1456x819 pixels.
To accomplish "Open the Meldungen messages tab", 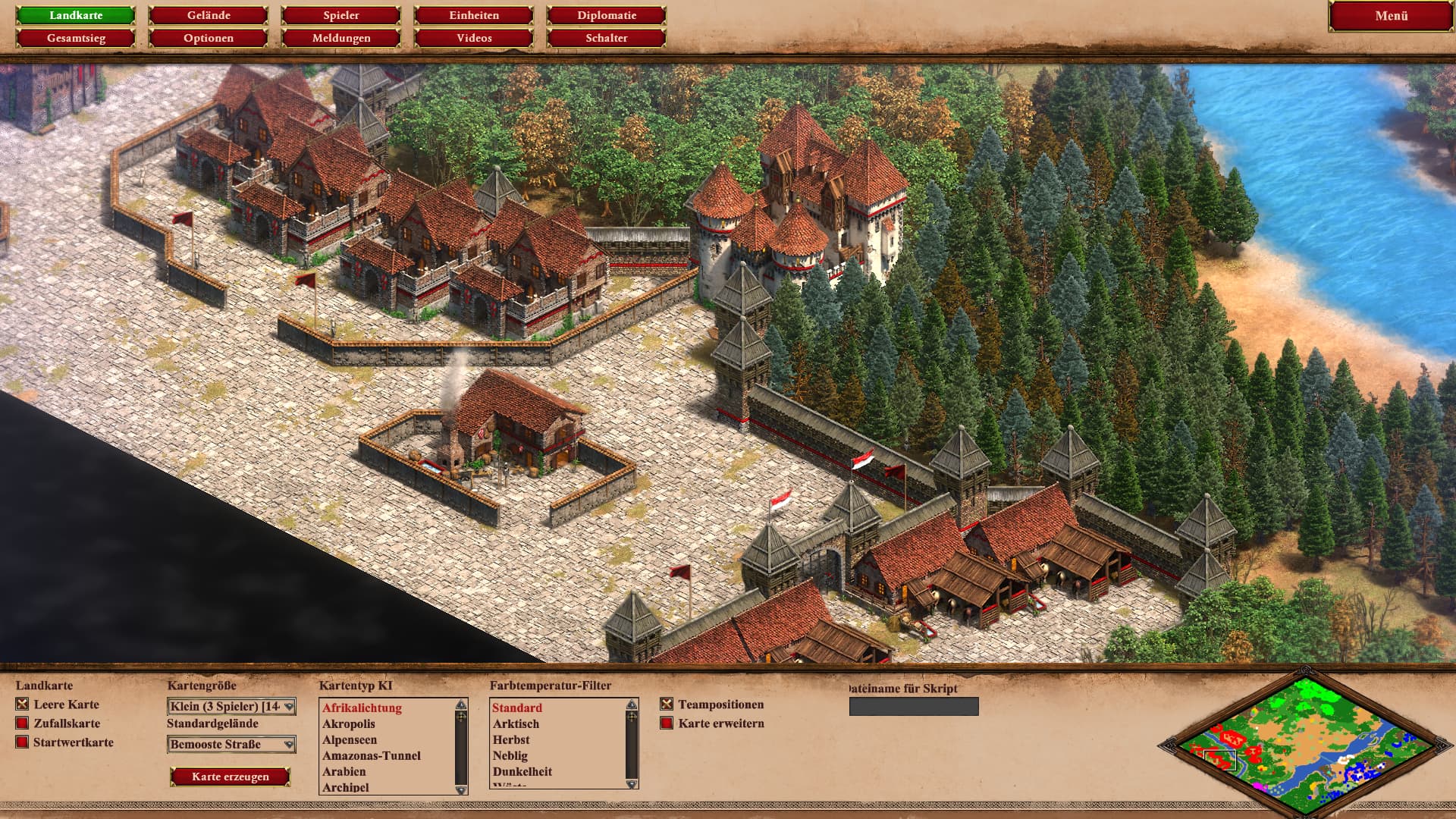I will [x=341, y=38].
